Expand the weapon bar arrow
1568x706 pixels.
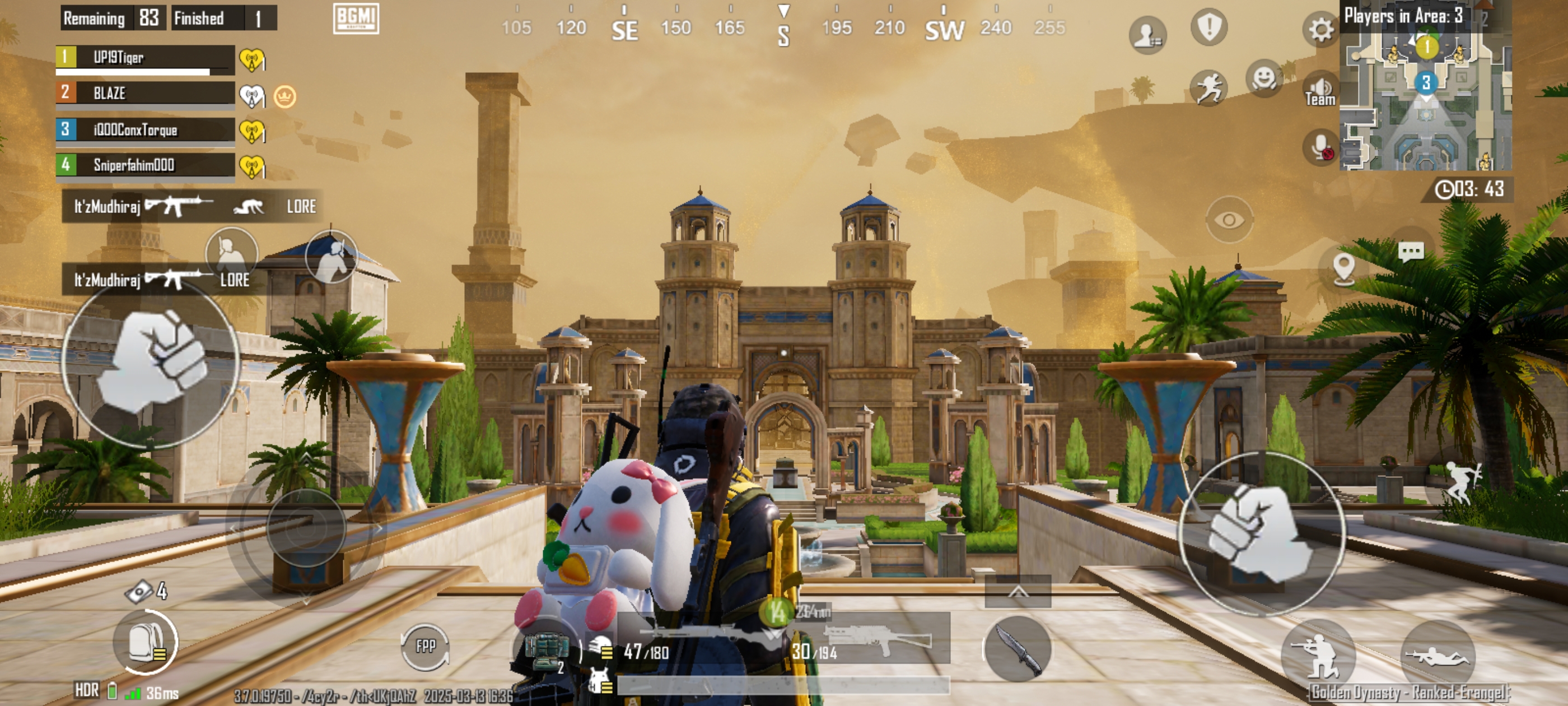(x=1018, y=592)
